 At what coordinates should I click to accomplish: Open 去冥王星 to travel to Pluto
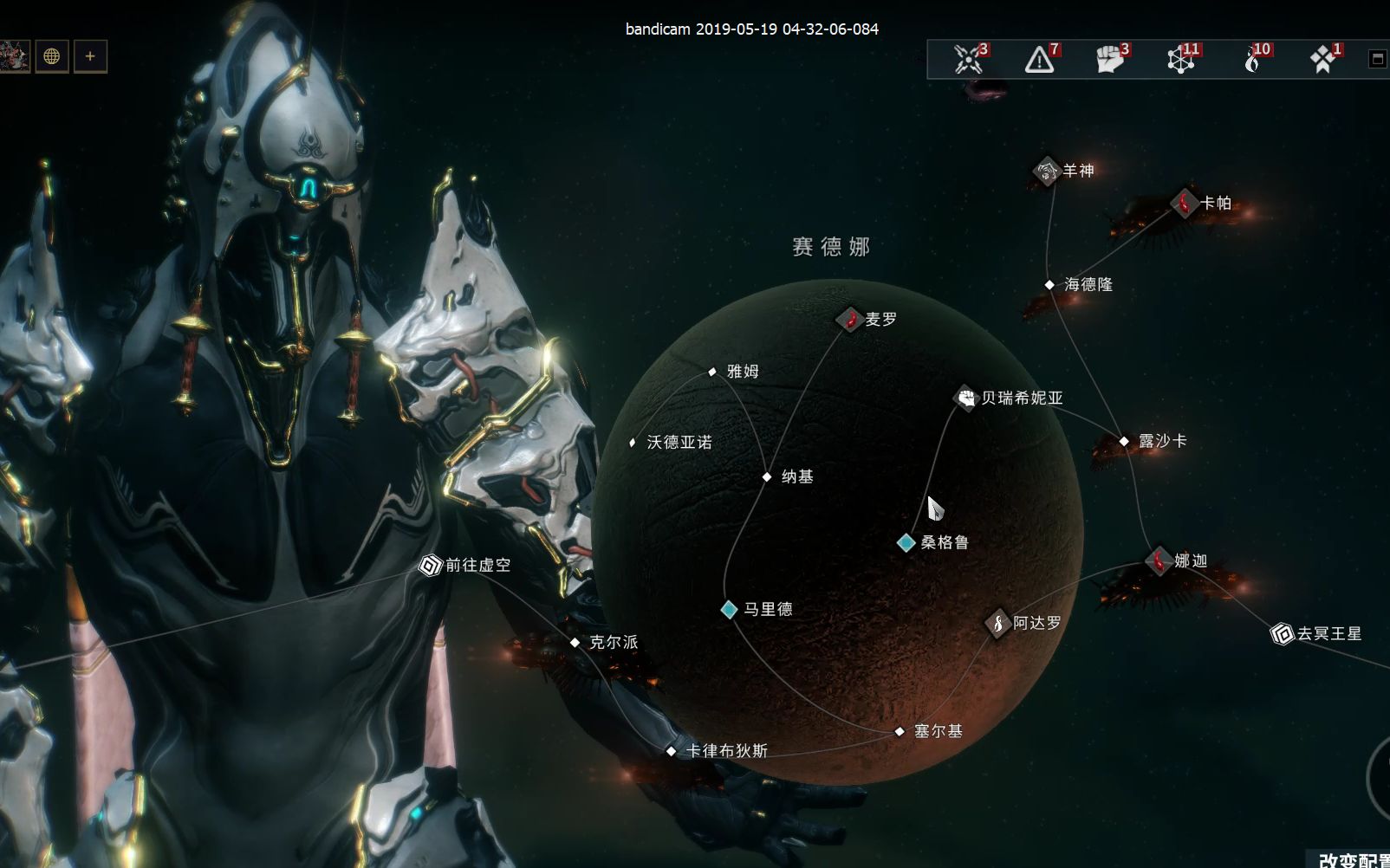tap(1283, 634)
